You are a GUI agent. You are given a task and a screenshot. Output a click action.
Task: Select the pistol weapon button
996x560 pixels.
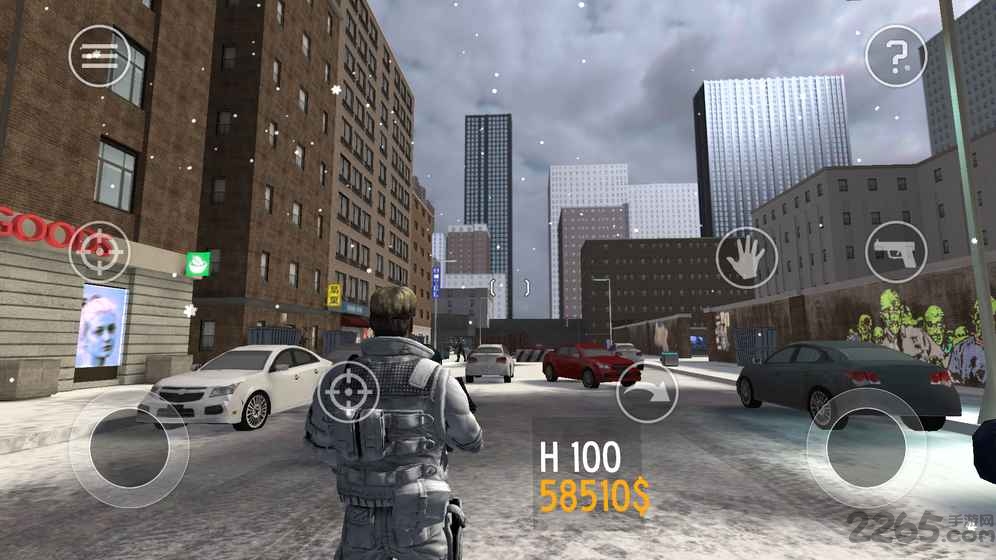point(895,251)
